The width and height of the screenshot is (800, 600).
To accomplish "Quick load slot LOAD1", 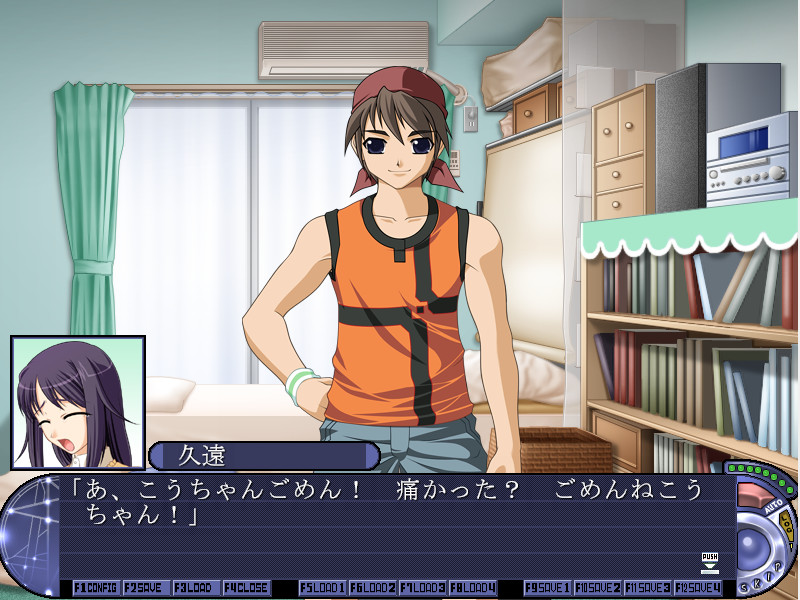I will point(322,588).
